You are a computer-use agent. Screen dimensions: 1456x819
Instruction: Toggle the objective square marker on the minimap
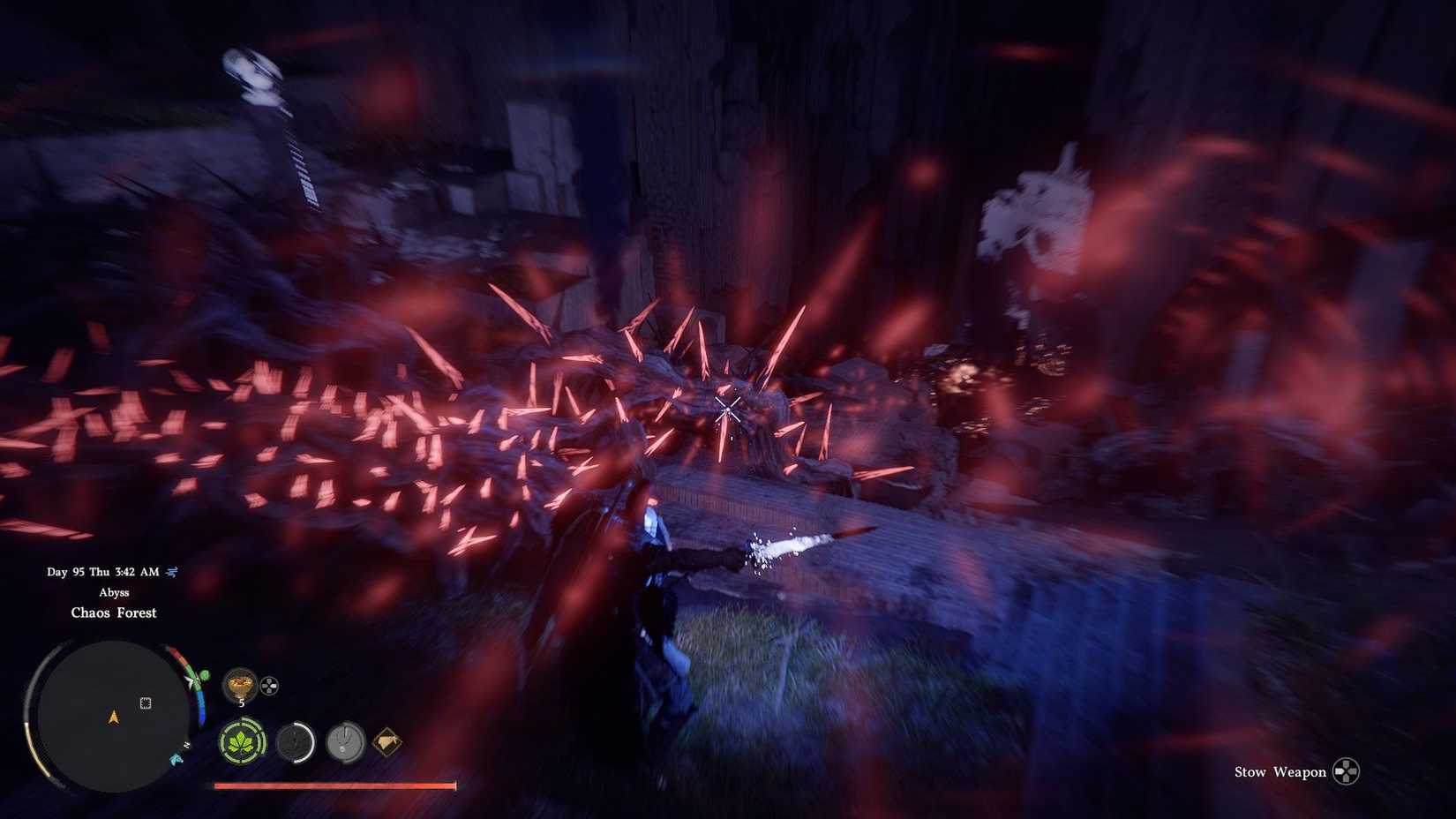(x=146, y=703)
